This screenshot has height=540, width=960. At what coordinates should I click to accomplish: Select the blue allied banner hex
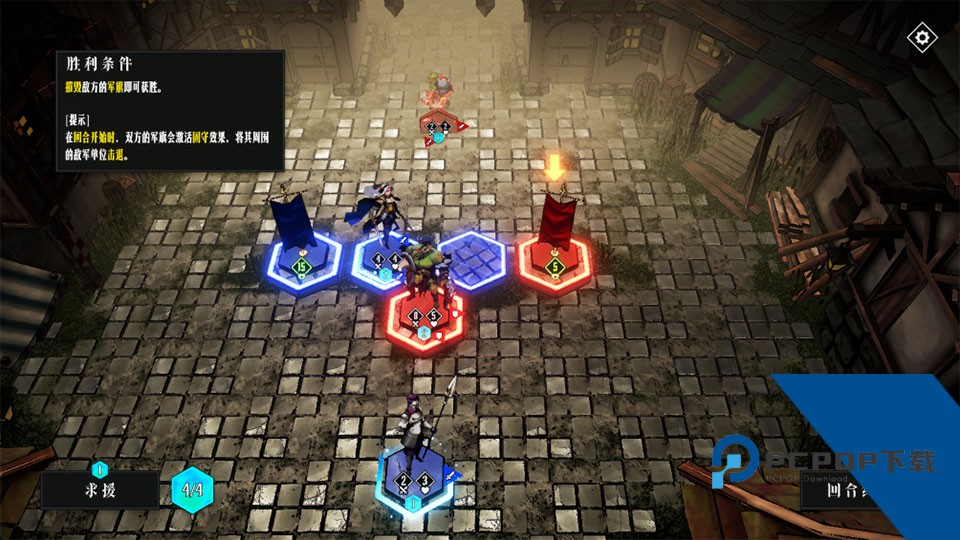[298, 264]
